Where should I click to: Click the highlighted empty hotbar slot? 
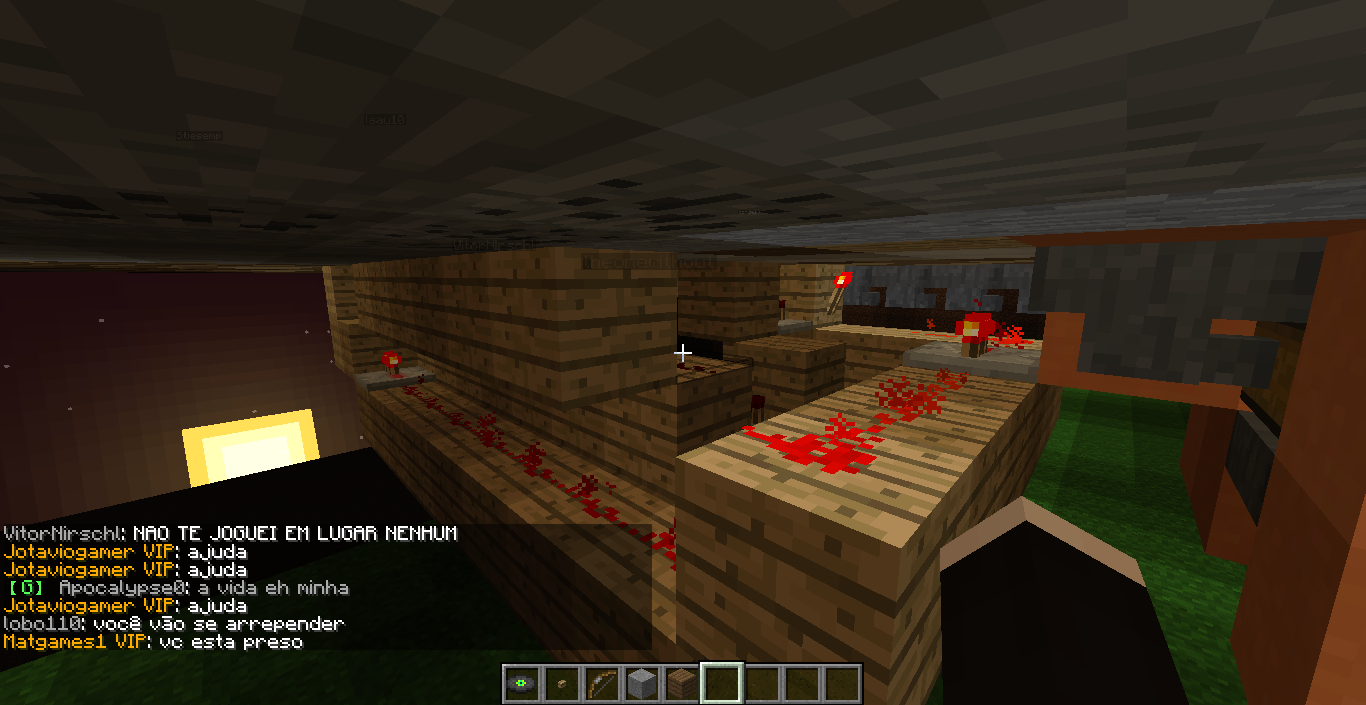coord(721,684)
